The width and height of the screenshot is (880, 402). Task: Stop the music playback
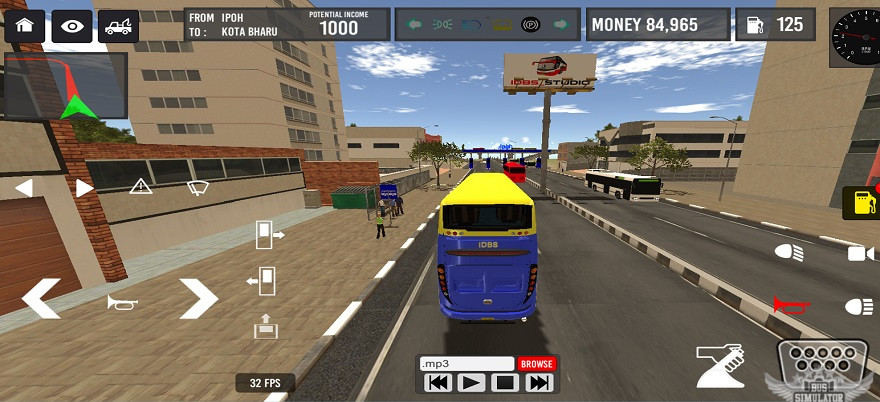pos(505,382)
